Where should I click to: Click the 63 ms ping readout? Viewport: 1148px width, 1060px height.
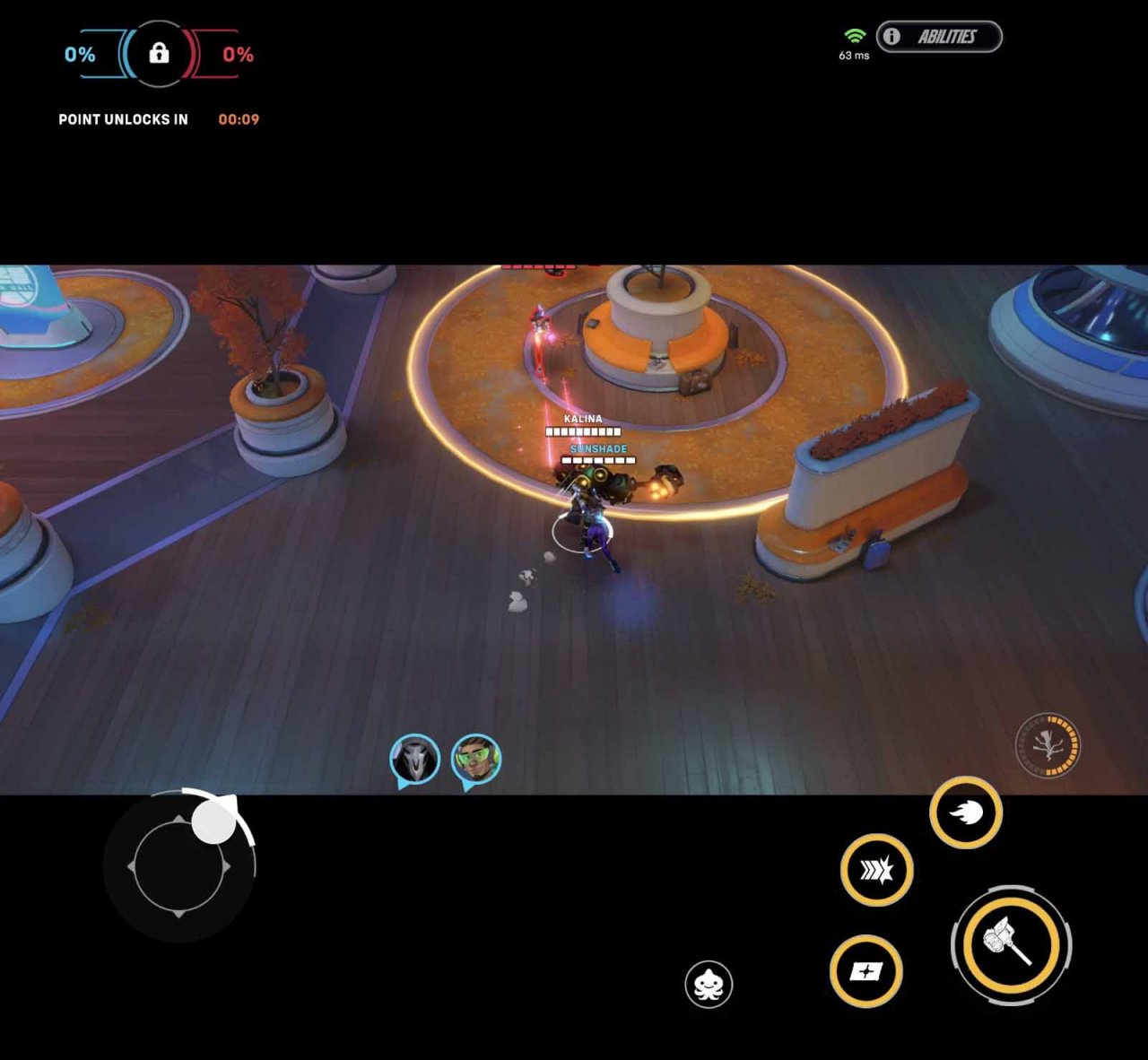point(853,56)
